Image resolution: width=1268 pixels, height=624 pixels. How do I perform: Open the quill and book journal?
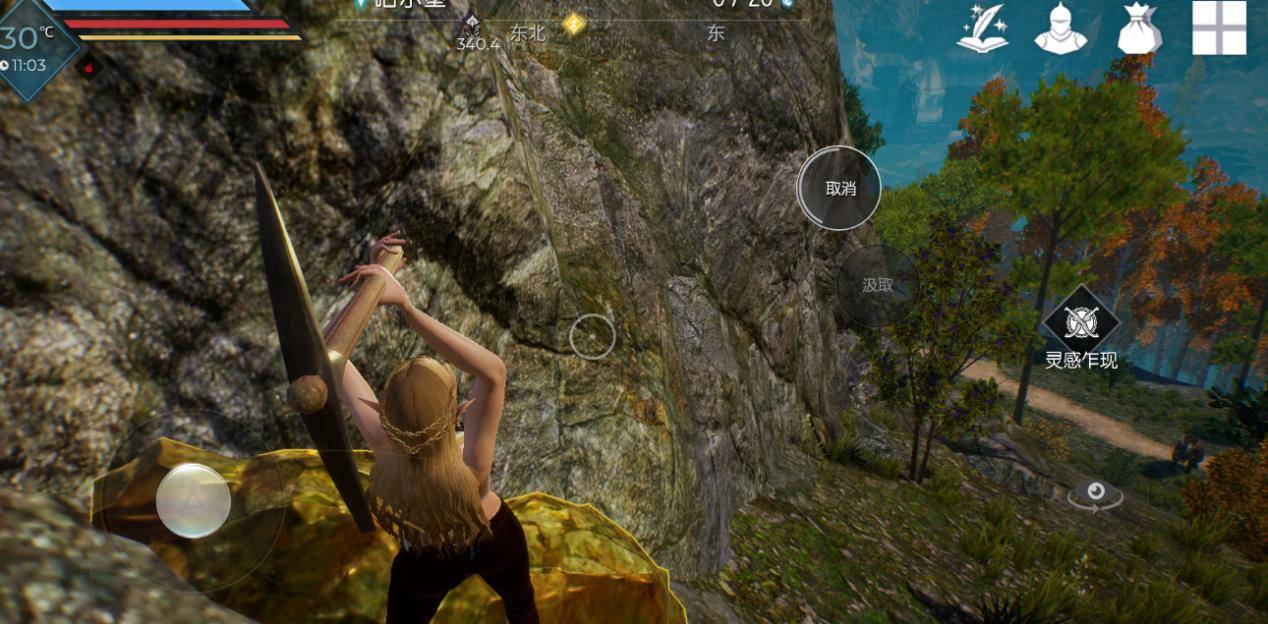981,28
